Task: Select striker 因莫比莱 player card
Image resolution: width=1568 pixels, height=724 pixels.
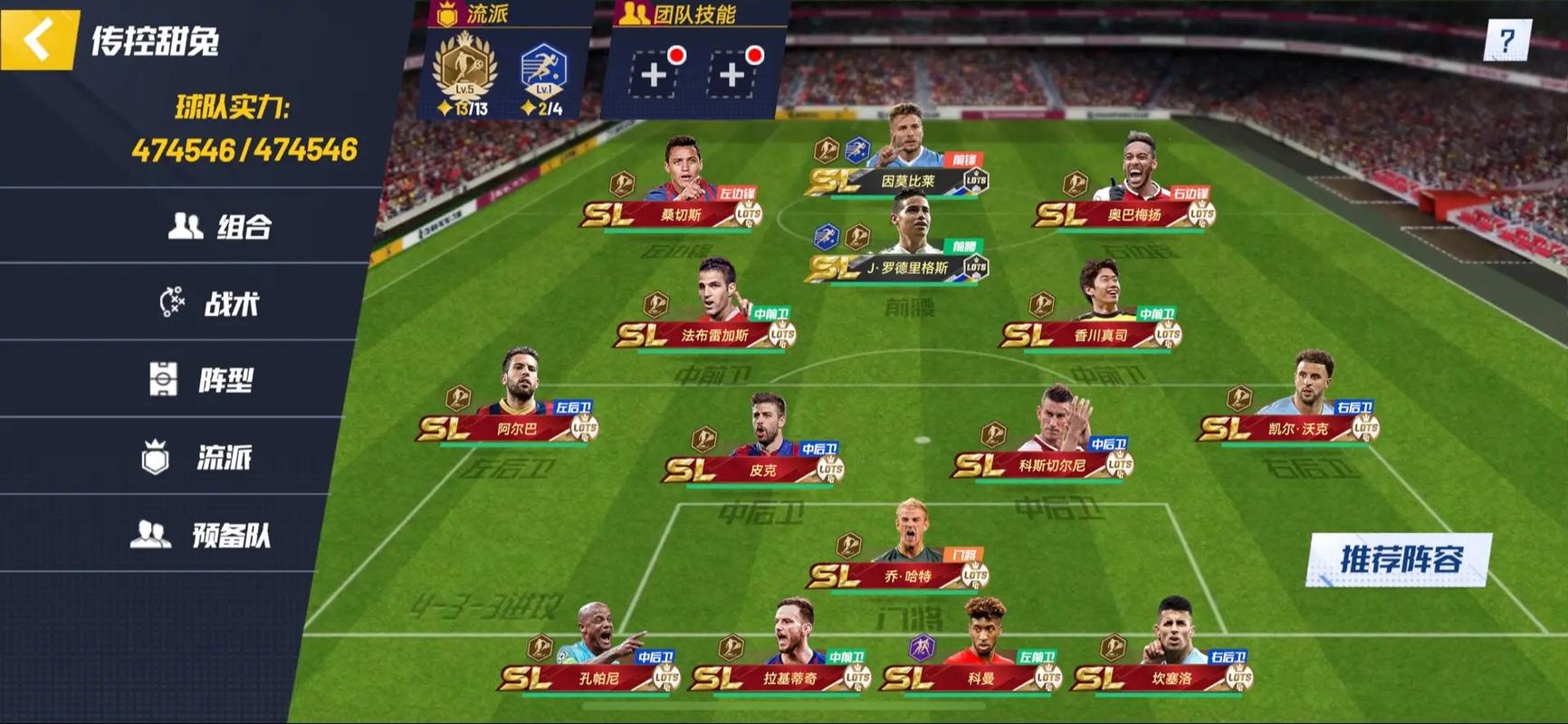Action: (x=905, y=163)
